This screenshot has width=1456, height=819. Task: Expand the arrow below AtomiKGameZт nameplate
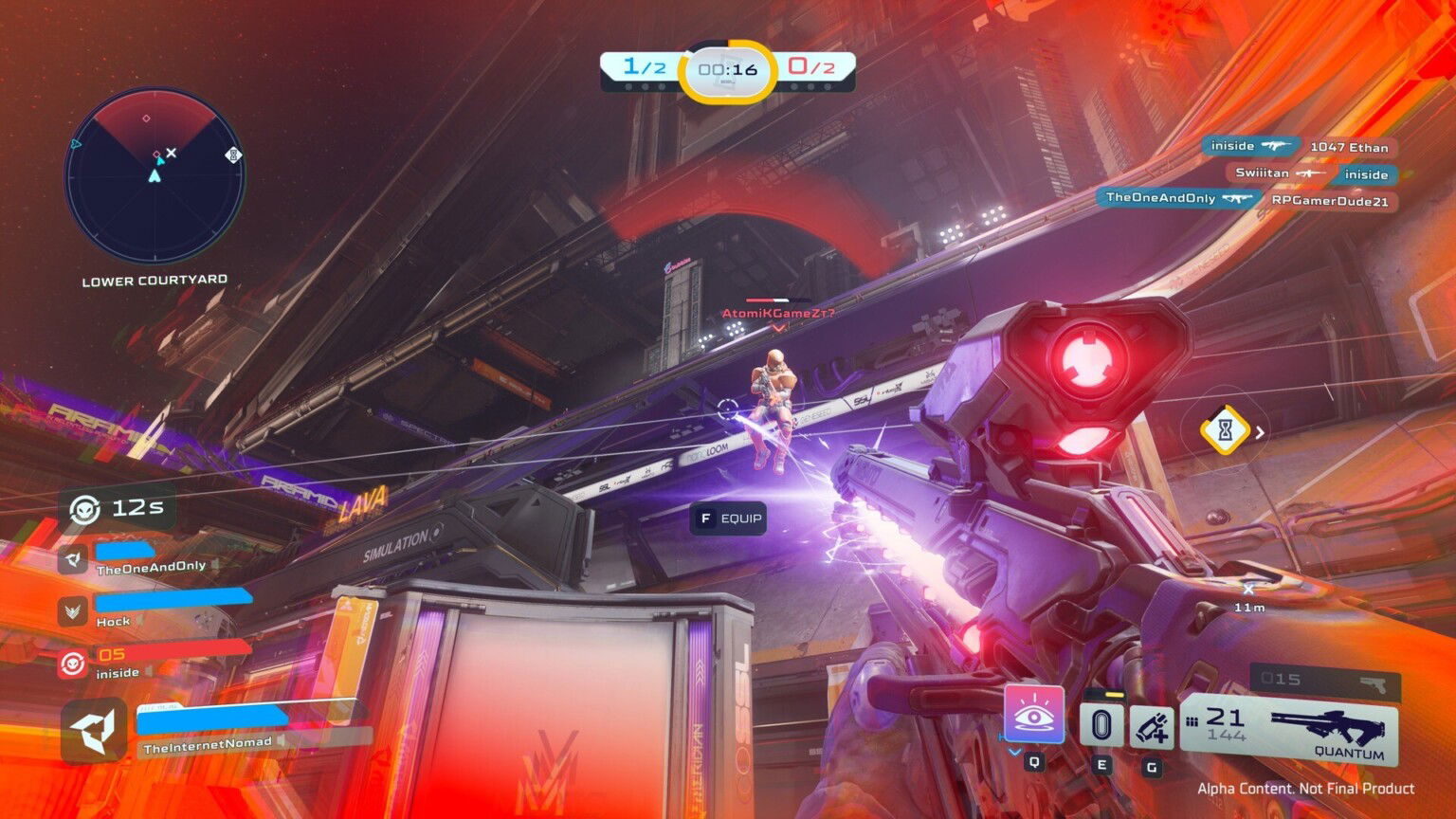(x=777, y=329)
